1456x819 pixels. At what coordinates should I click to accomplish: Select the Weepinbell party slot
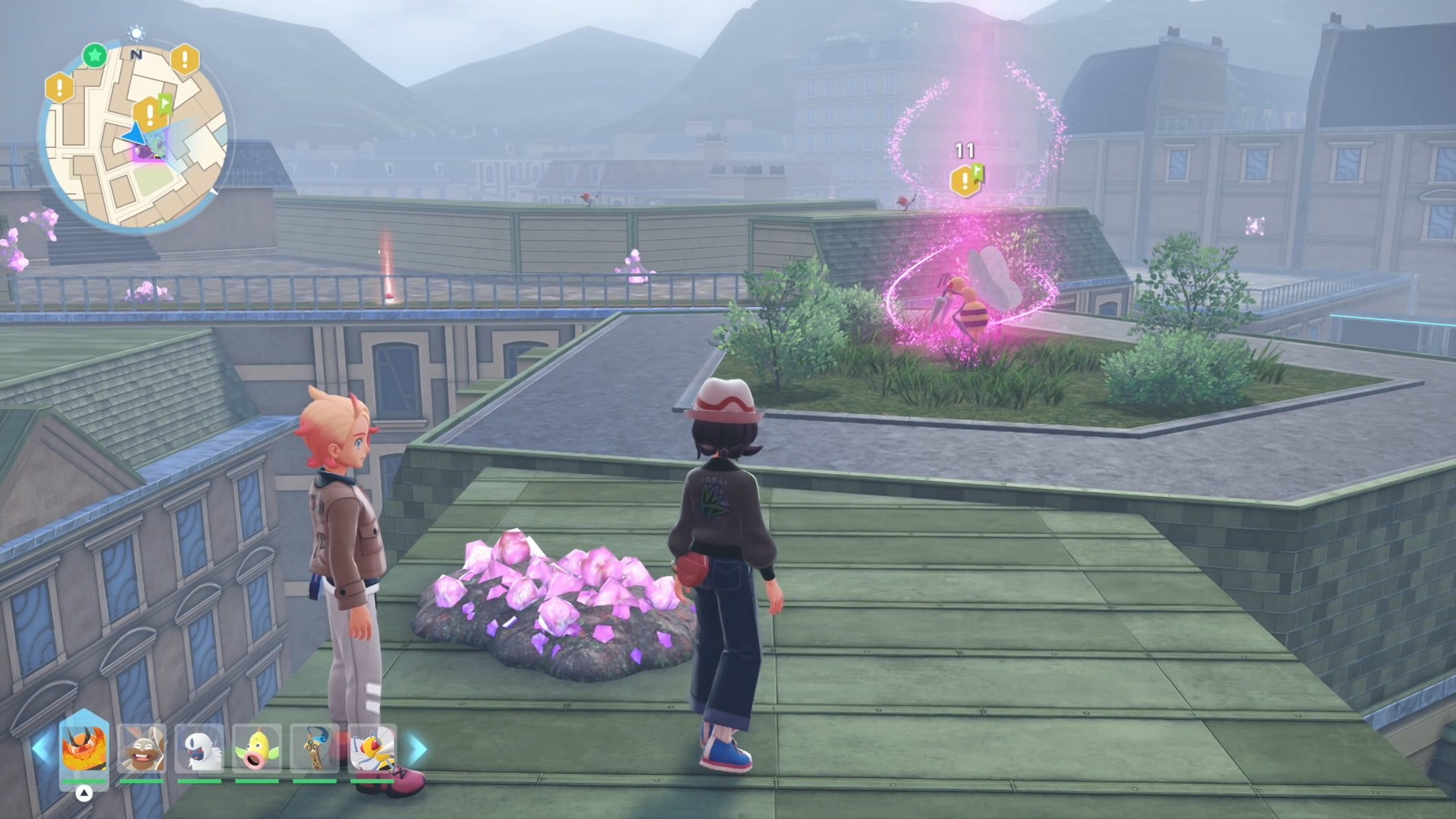[257, 748]
